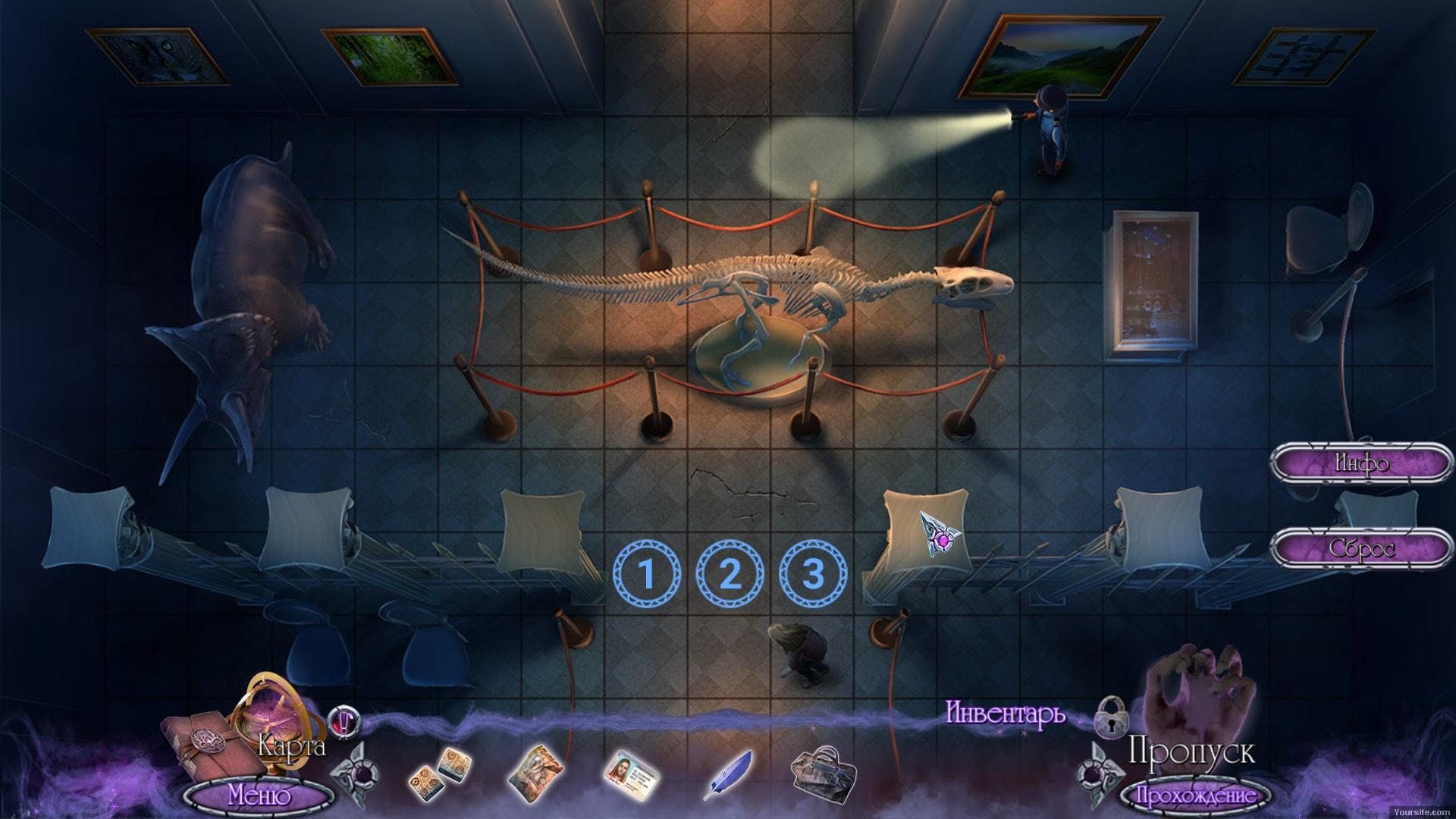Image resolution: width=1456 pixels, height=819 pixels.
Task: Choose the blue feather in inventory
Action: 730,774
